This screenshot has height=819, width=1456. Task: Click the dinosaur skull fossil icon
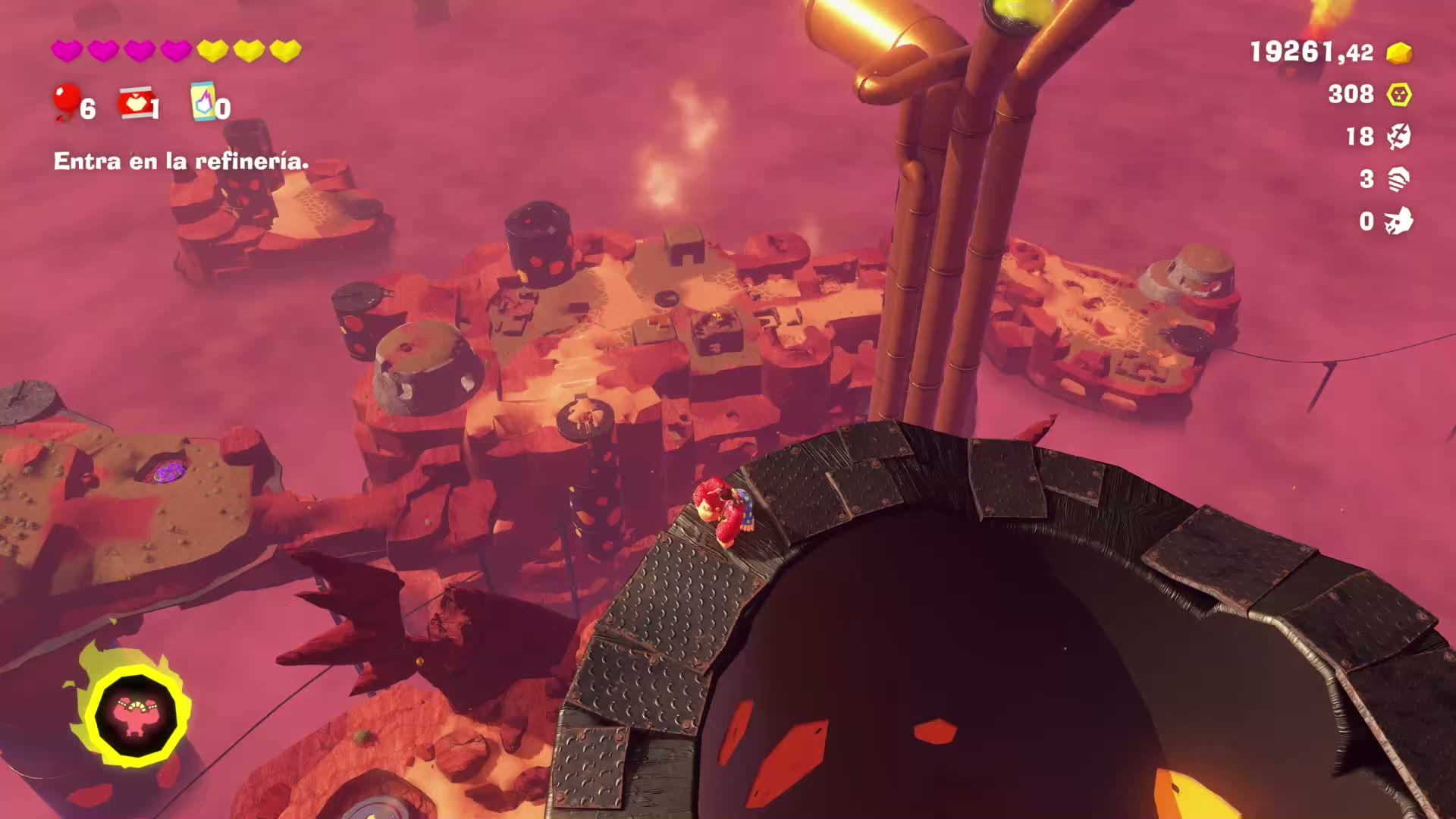[1398, 221]
